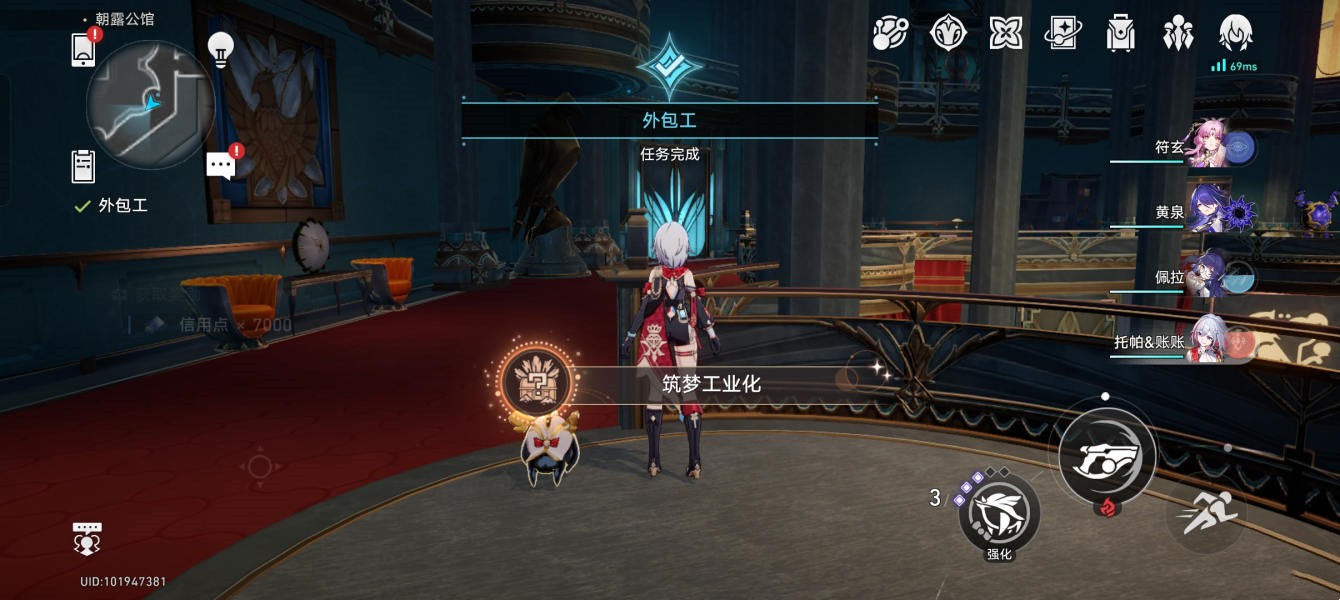Open the team setup icon

[x=1178, y=34]
